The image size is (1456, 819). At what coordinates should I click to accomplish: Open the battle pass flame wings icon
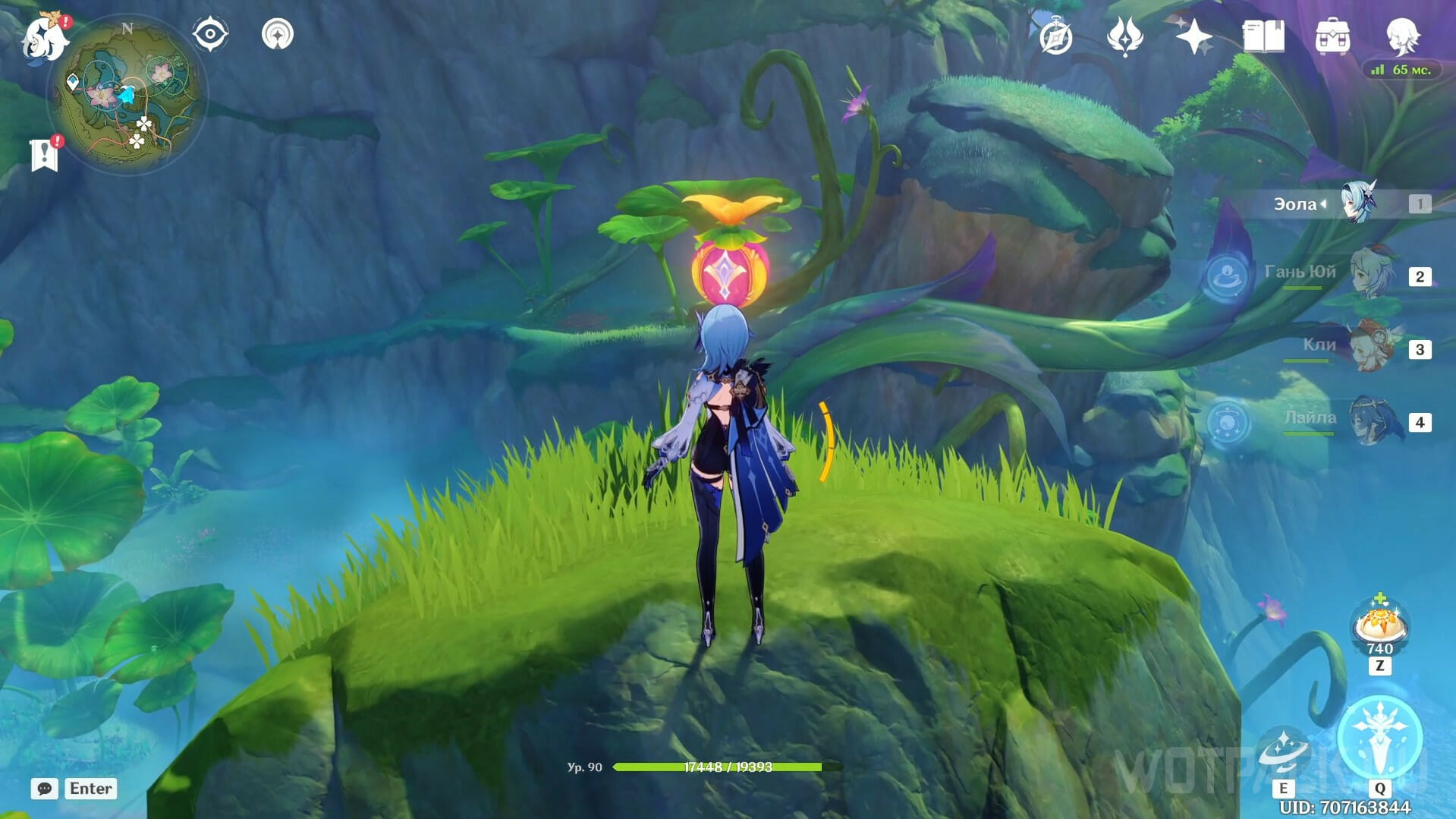1124,36
